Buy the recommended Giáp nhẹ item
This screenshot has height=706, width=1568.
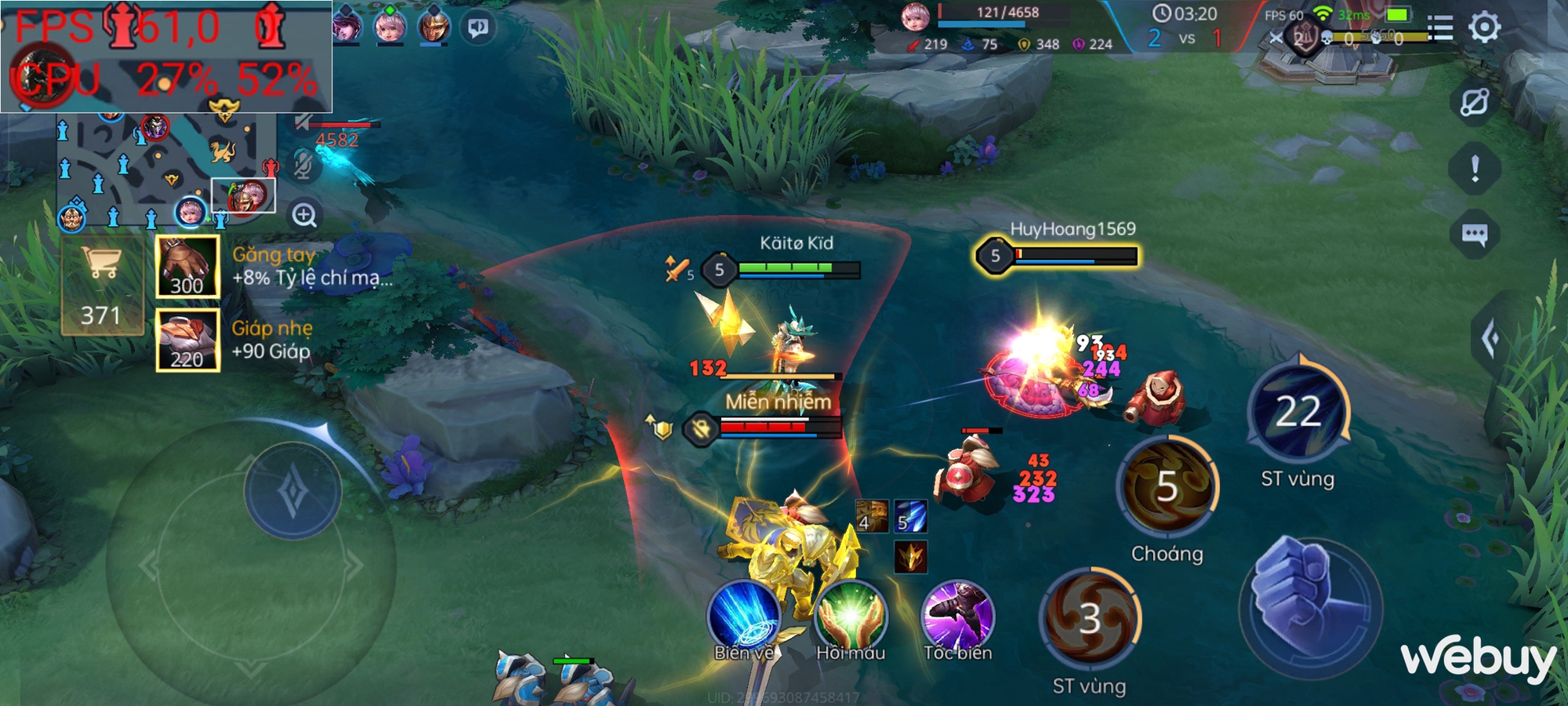point(187,340)
